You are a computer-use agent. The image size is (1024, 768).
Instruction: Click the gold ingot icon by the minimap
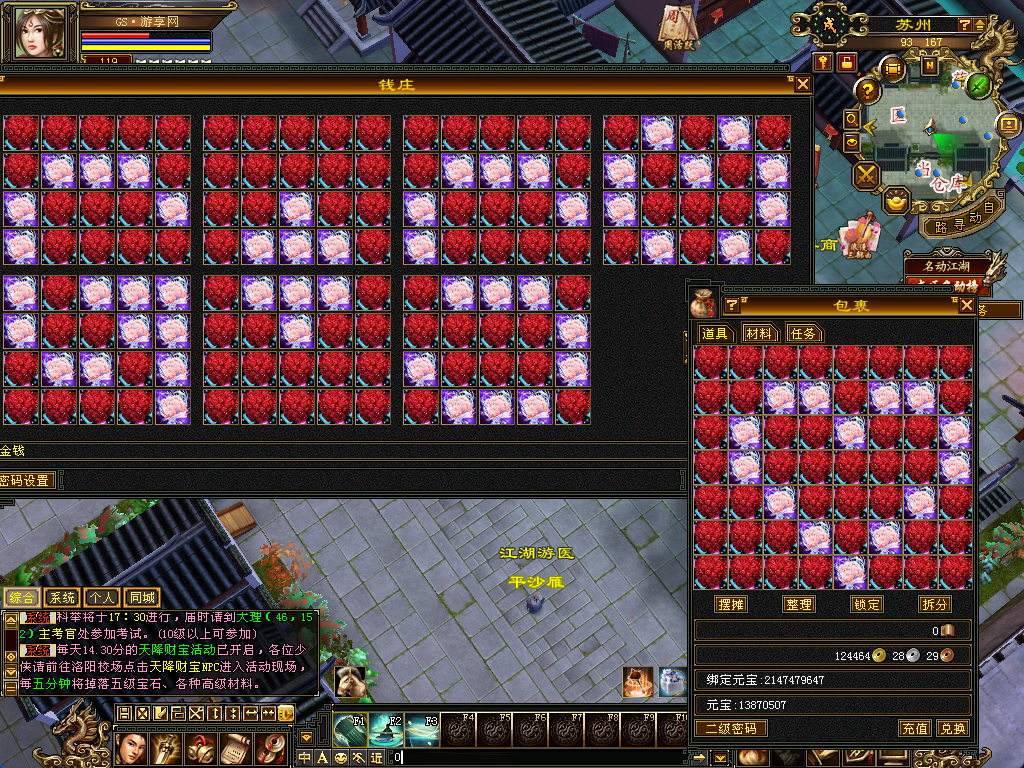(x=896, y=202)
